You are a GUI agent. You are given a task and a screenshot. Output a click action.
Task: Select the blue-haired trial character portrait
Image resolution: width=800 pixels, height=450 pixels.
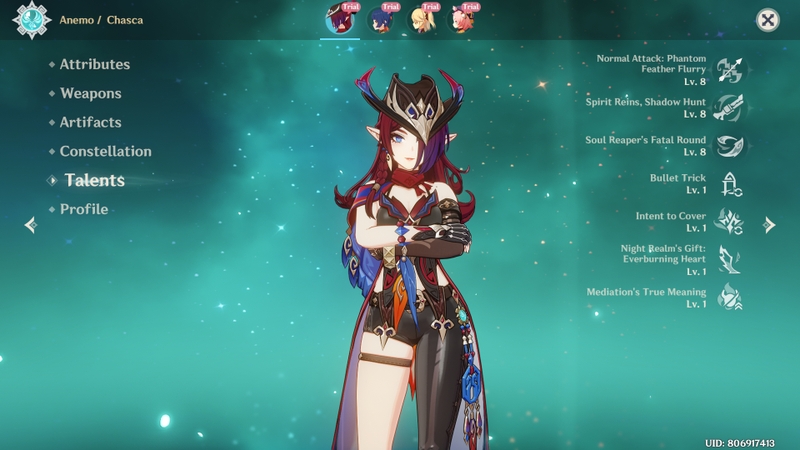[x=381, y=19]
